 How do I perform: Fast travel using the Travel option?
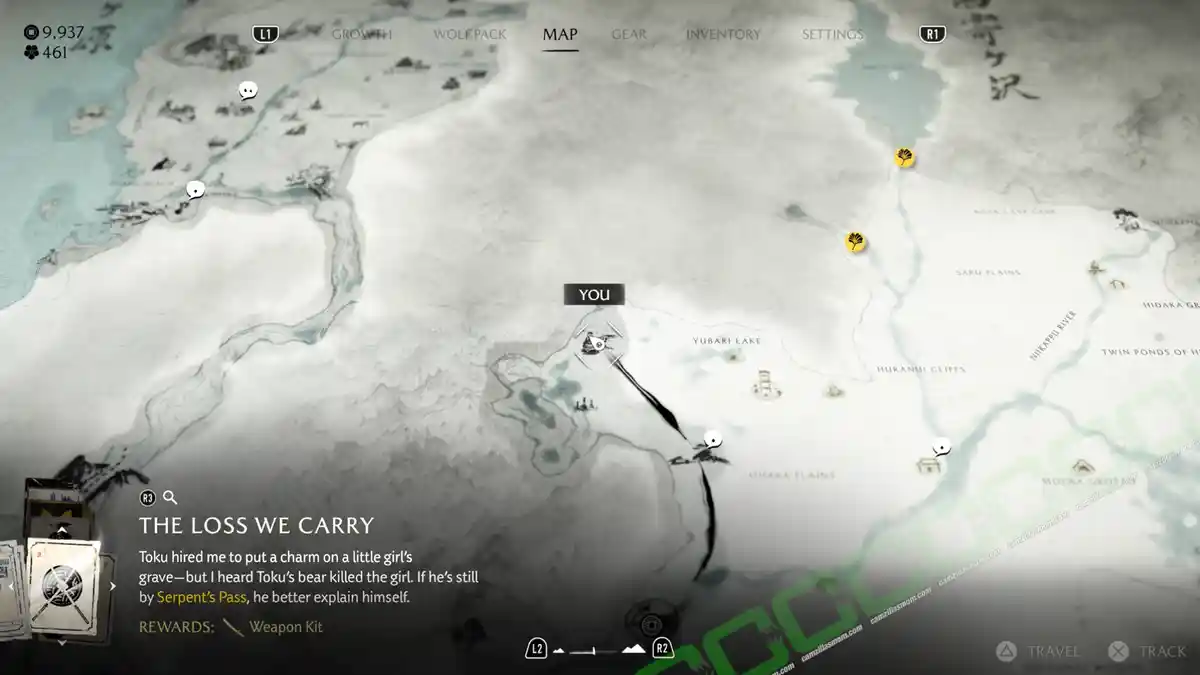coord(1038,651)
